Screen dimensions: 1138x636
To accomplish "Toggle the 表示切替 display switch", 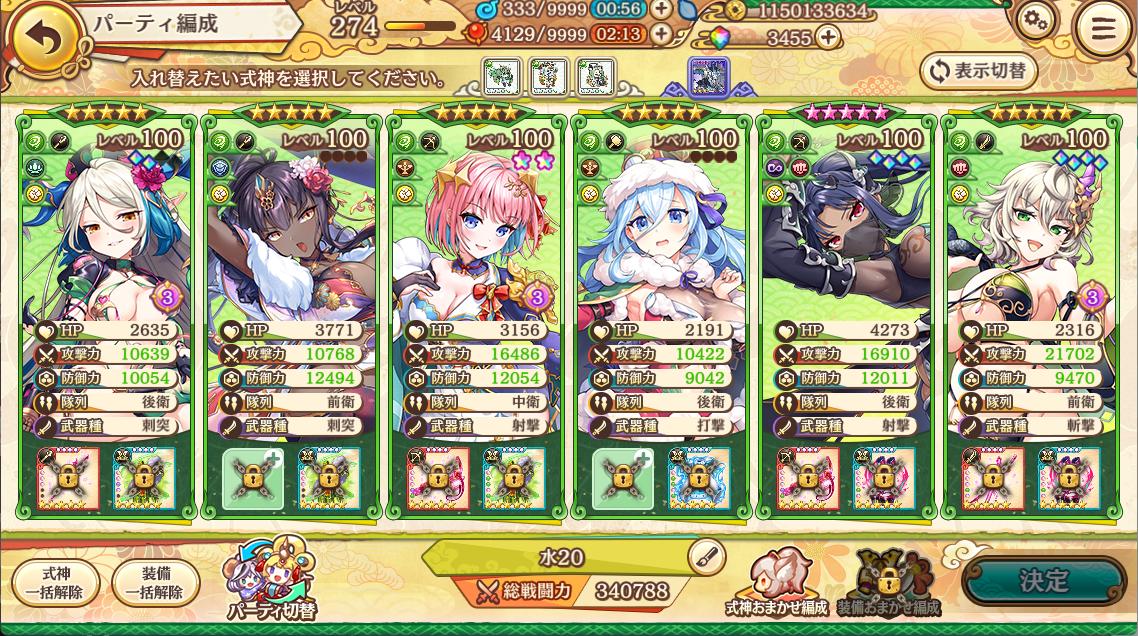I will tap(978, 71).
